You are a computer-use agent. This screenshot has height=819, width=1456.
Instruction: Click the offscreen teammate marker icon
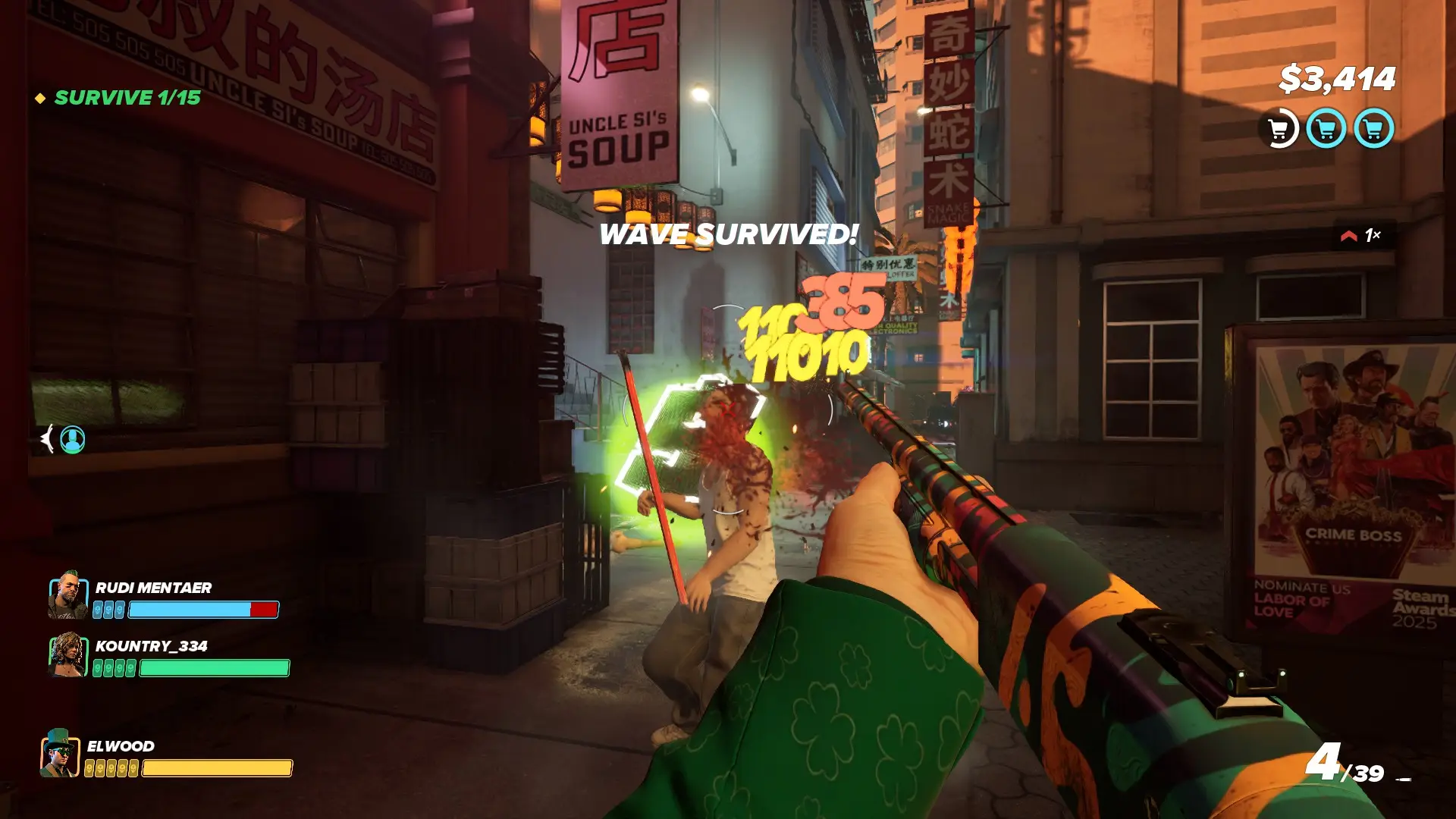pos(71,440)
